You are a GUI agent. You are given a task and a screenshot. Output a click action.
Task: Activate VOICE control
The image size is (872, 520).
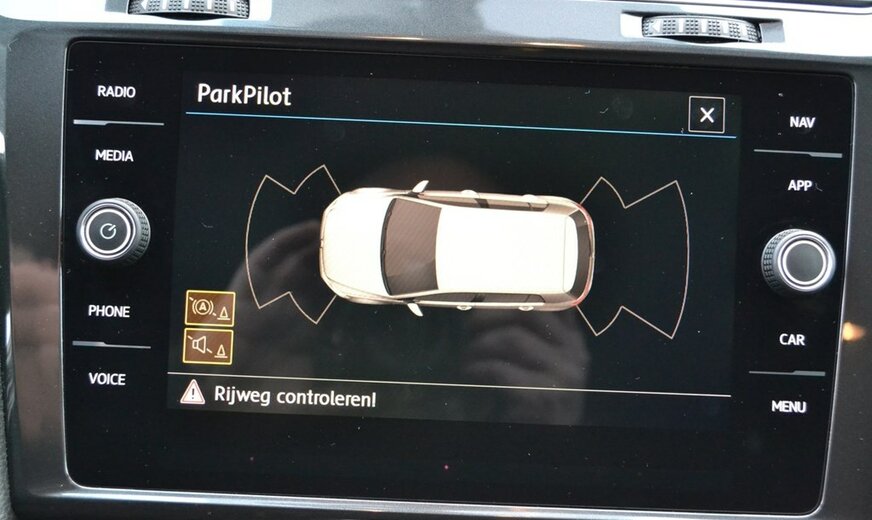coord(107,379)
